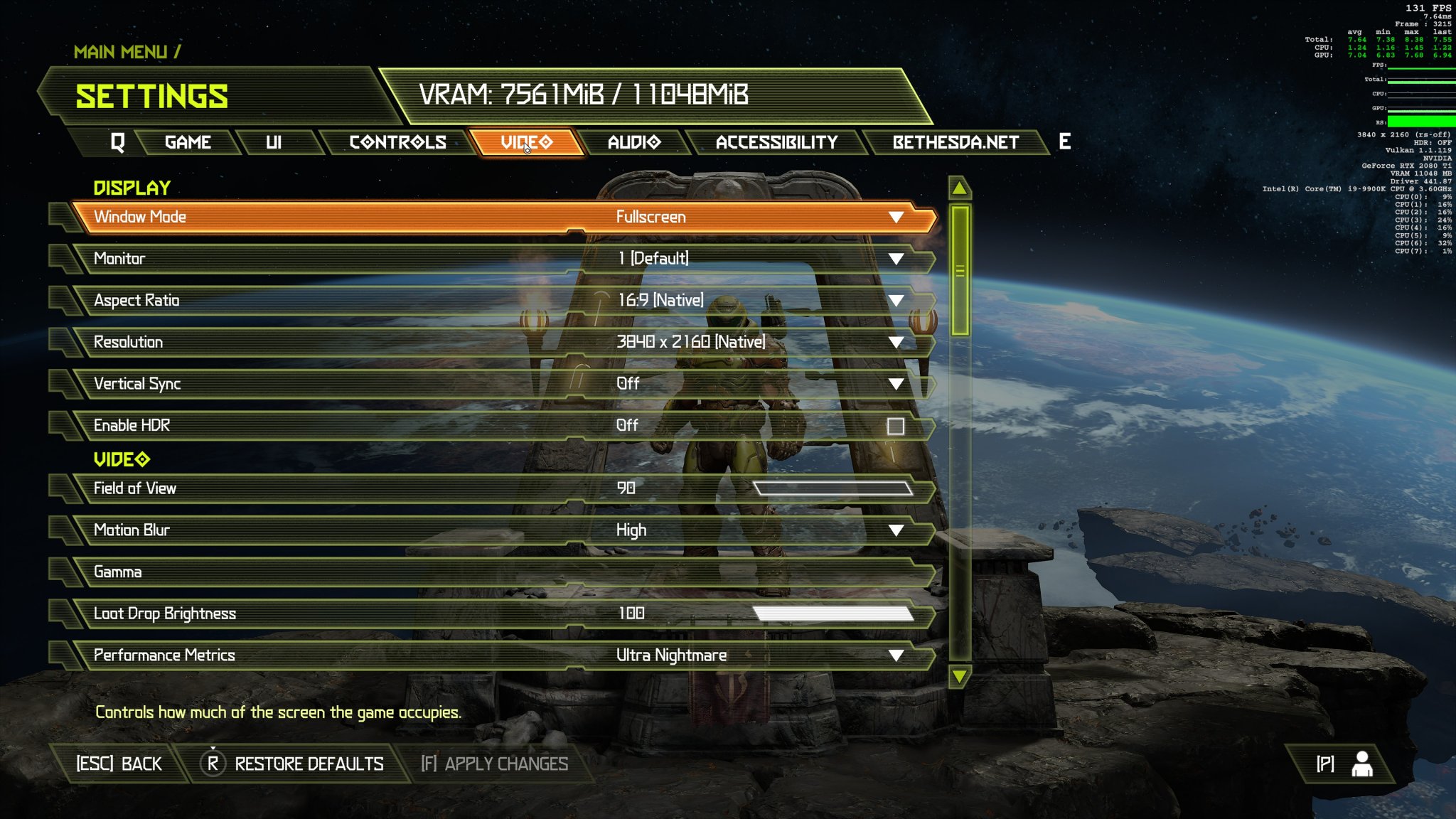Switch to the AUDIO tab
This screenshot has height=819, width=1456.
pos(634,141)
